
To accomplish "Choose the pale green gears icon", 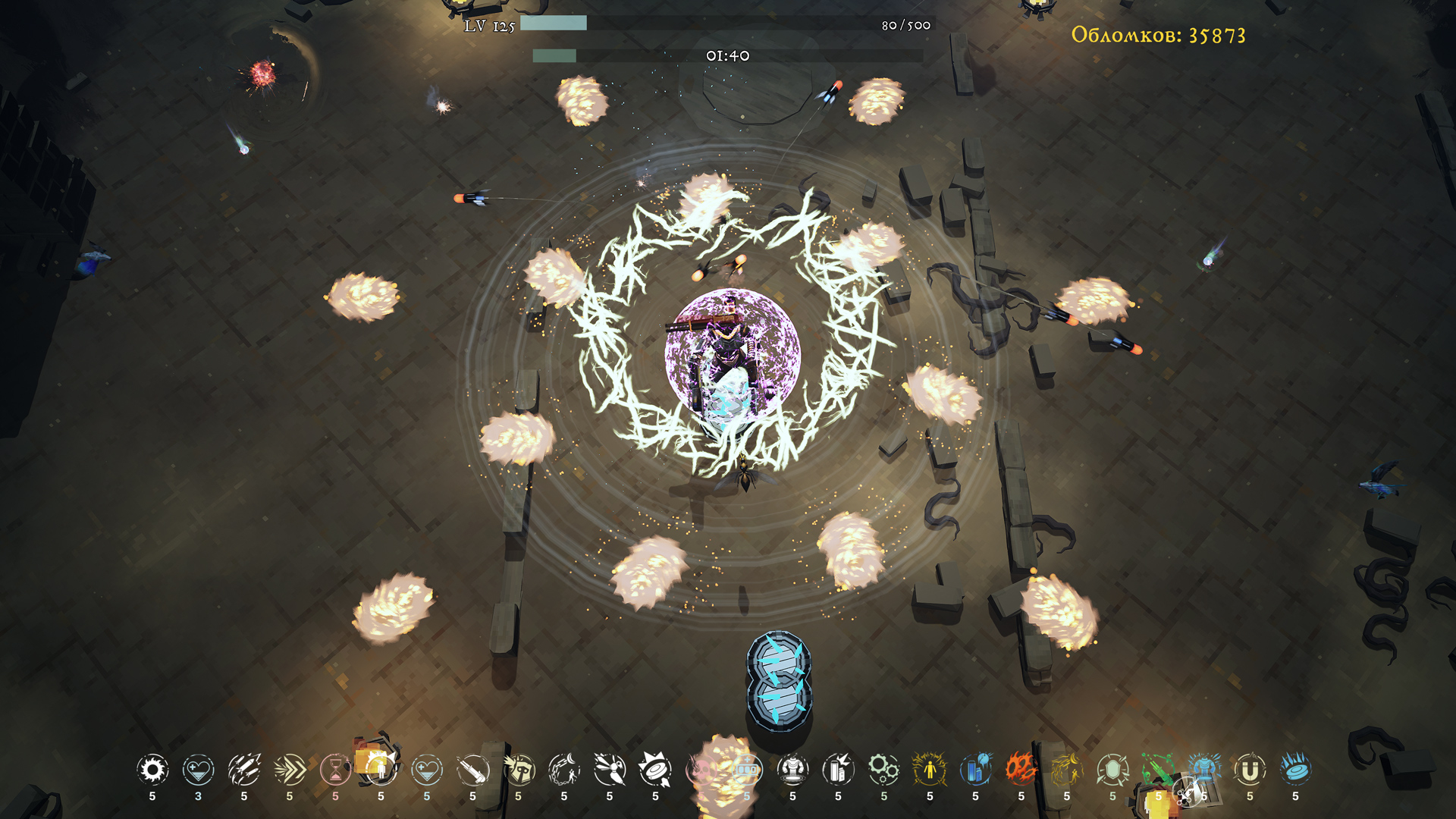I will [884, 770].
